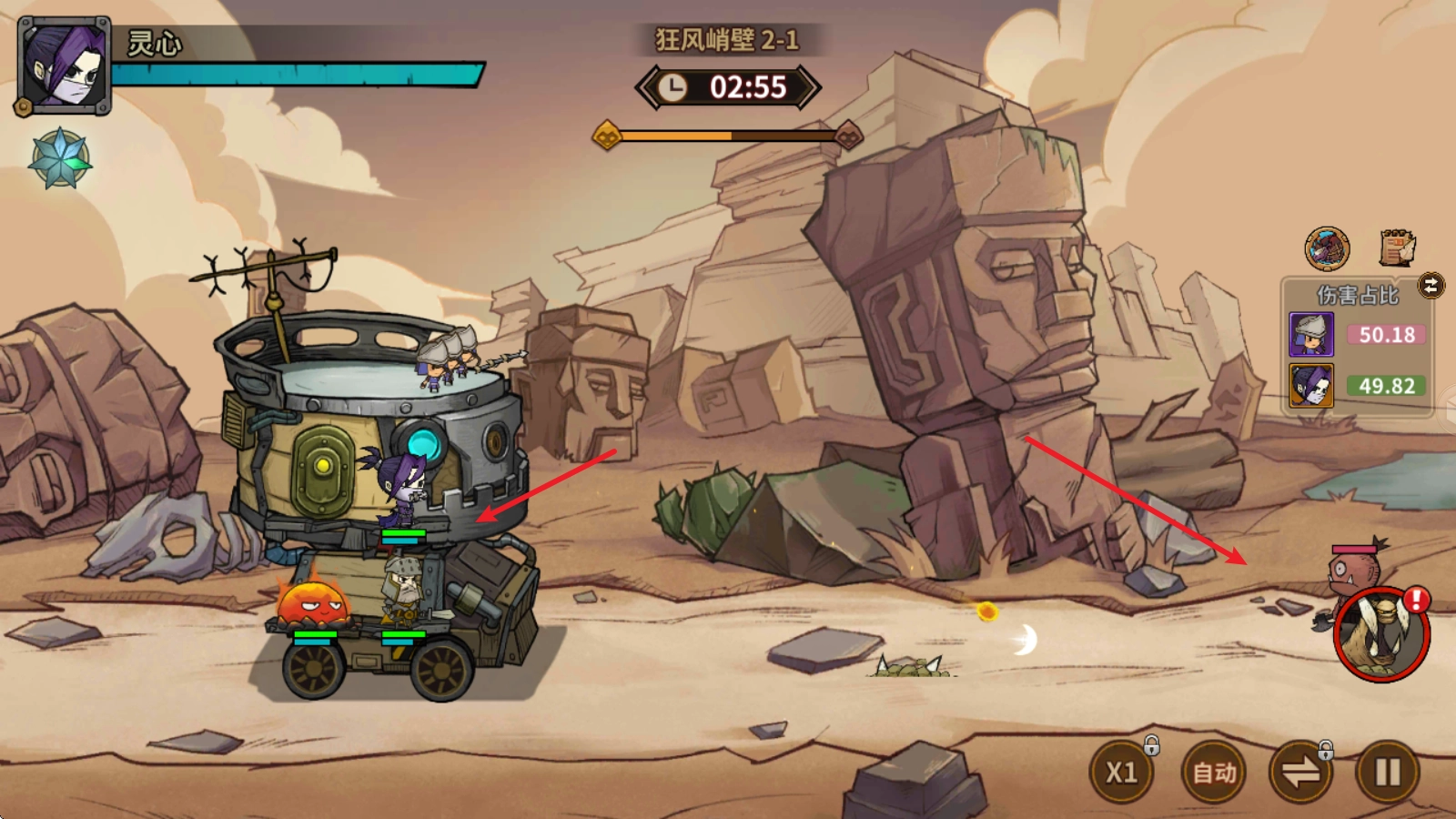
Task: Open the battle log scroll icon
Action: pyautogui.click(x=1397, y=248)
